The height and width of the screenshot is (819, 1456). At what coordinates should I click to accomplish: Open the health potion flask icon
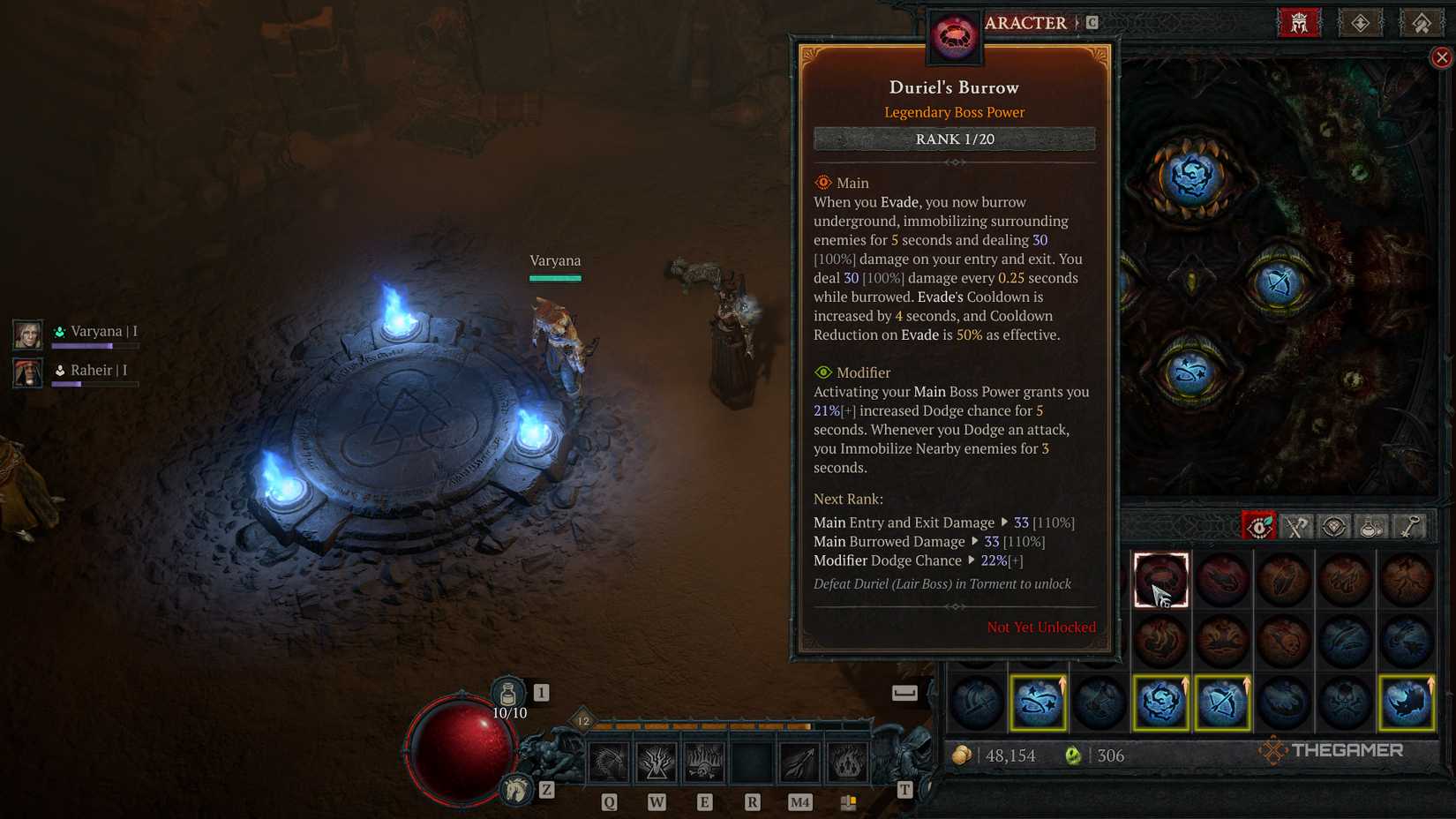pyautogui.click(x=507, y=694)
